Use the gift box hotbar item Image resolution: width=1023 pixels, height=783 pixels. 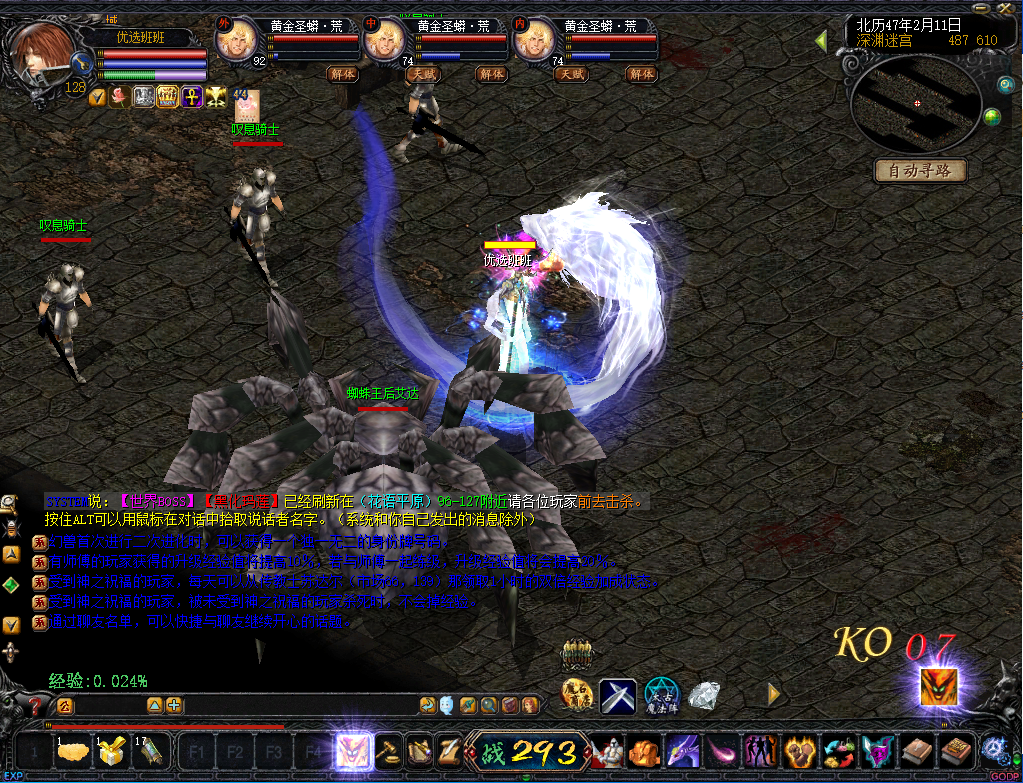point(110,753)
